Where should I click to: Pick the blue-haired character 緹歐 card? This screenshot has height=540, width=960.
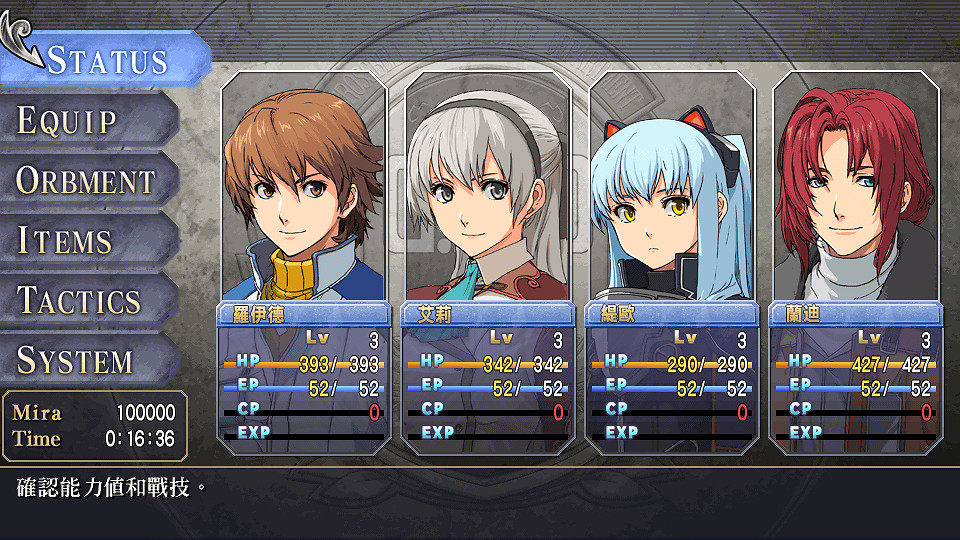[671, 260]
